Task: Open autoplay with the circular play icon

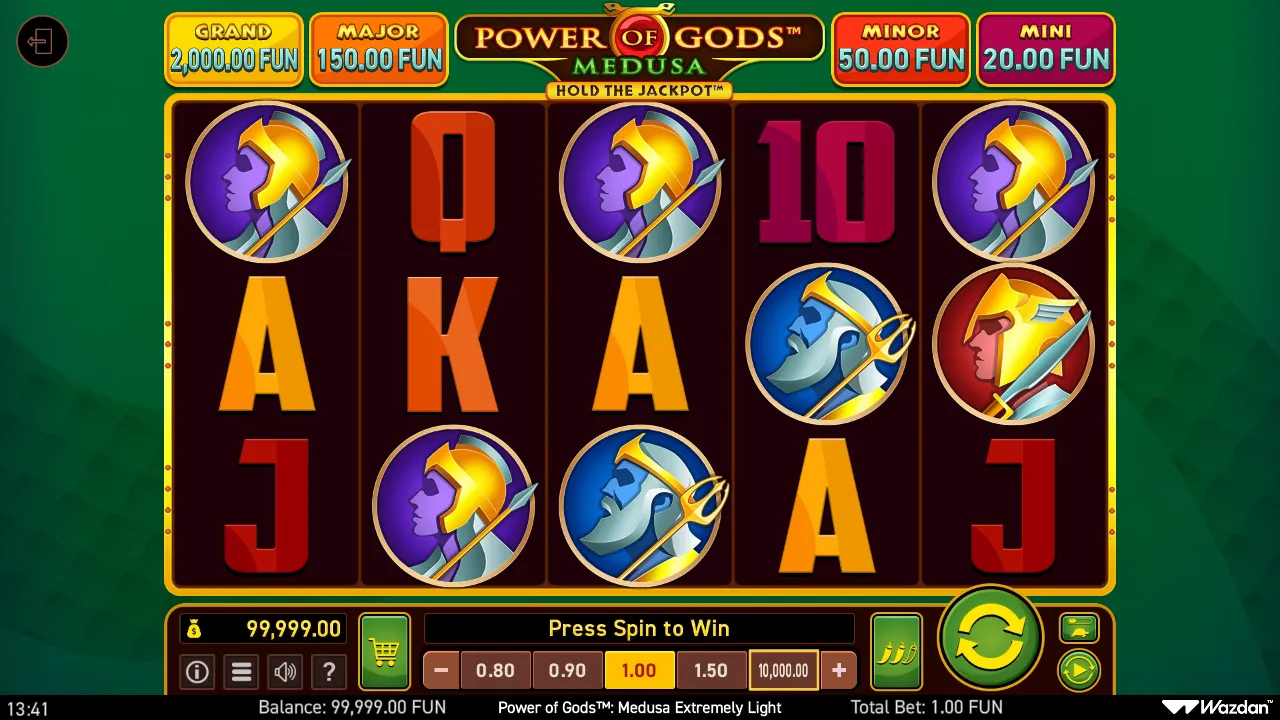Action: coord(1079,670)
